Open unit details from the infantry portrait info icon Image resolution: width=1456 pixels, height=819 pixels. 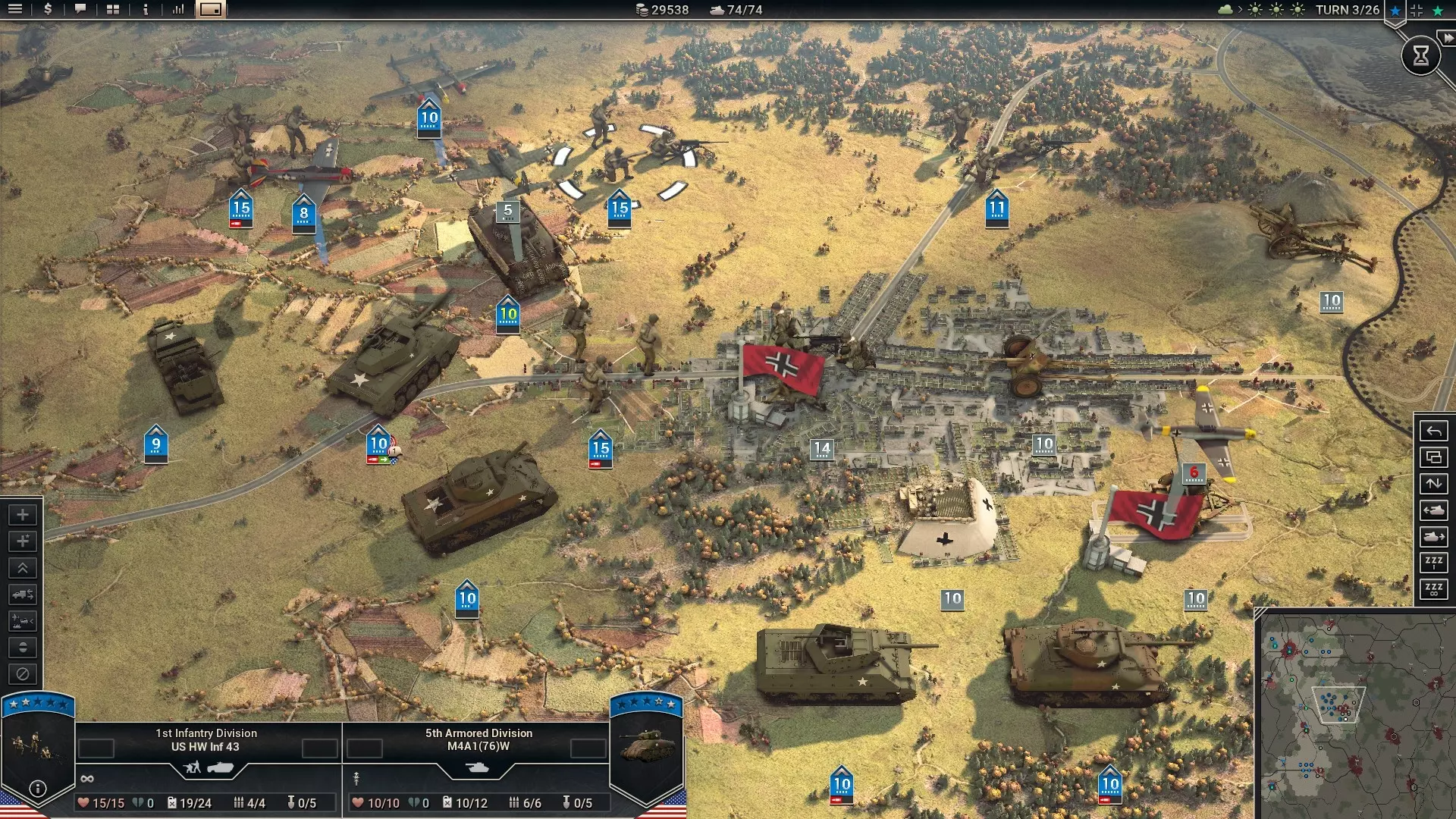[37, 789]
